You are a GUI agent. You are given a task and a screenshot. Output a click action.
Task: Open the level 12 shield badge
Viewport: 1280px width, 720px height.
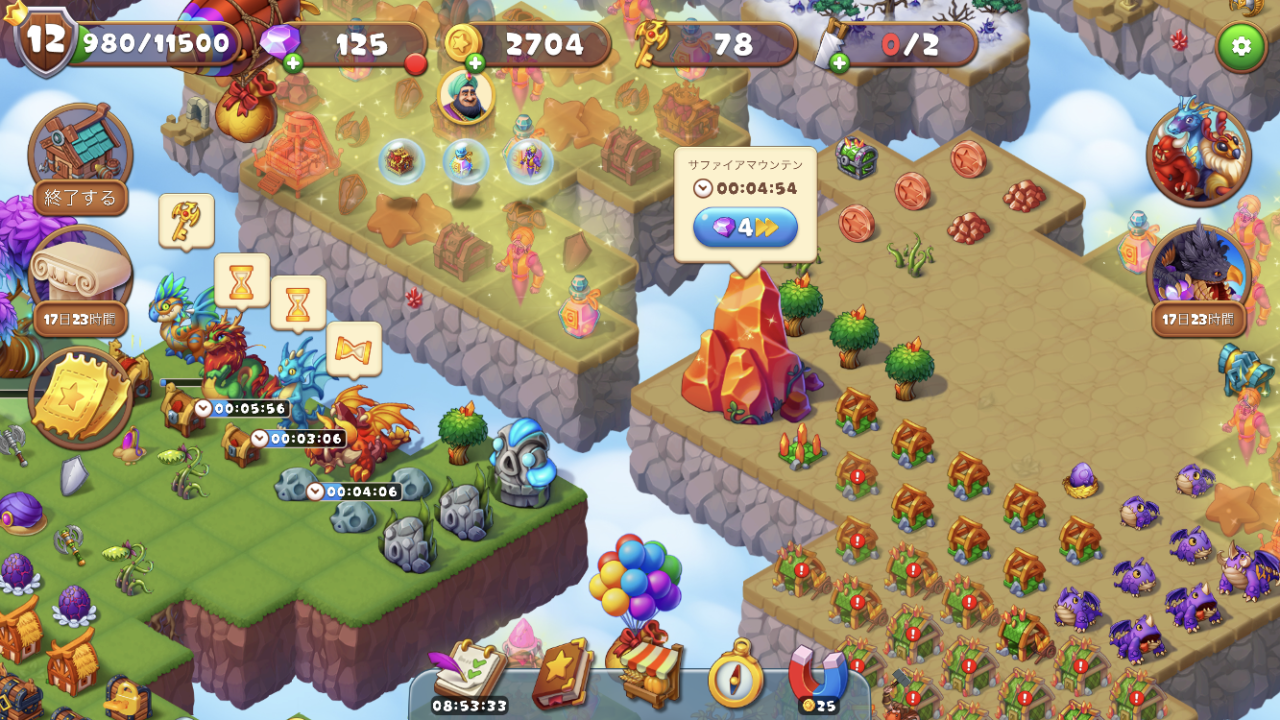(x=46, y=40)
